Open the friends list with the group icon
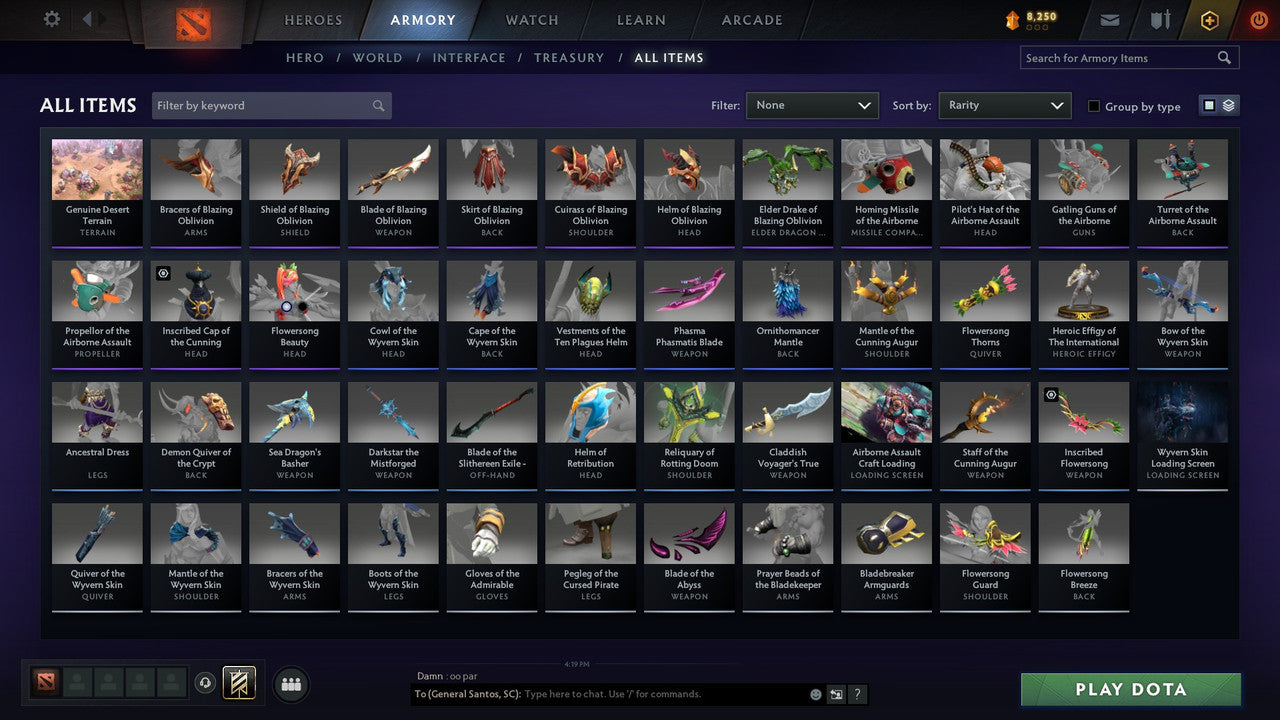Screen dimensions: 1280x720 [289, 684]
